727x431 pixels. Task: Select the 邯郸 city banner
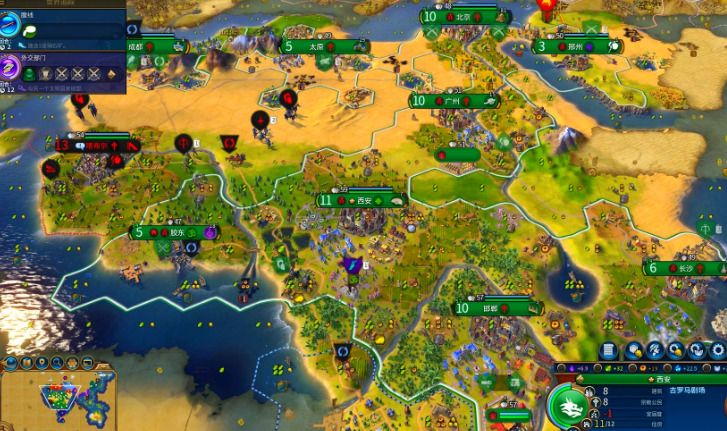(489, 308)
